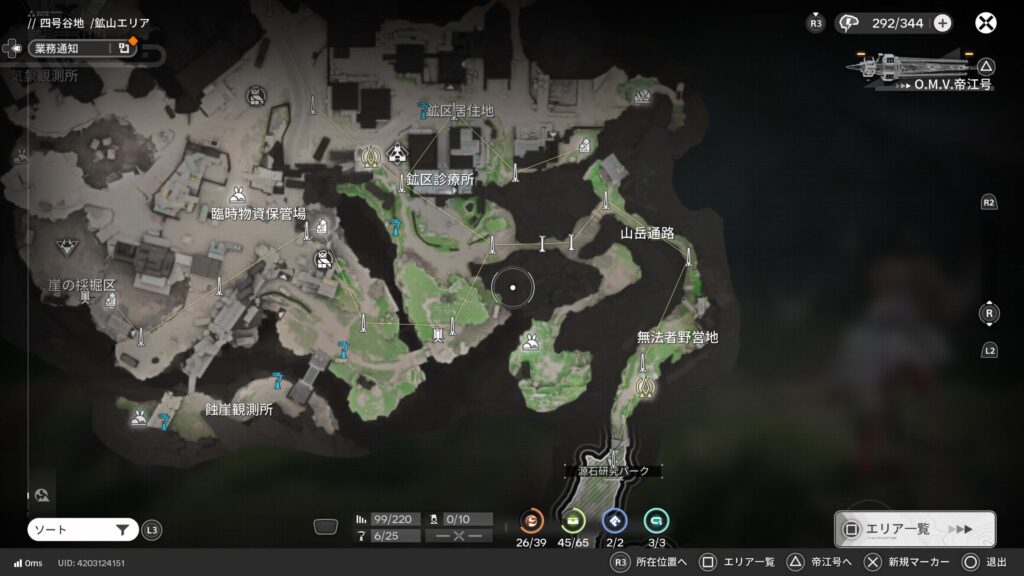Screen dimensions: 1024x576
Task: Open the ソート marker filter
Action: coord(82,530)
